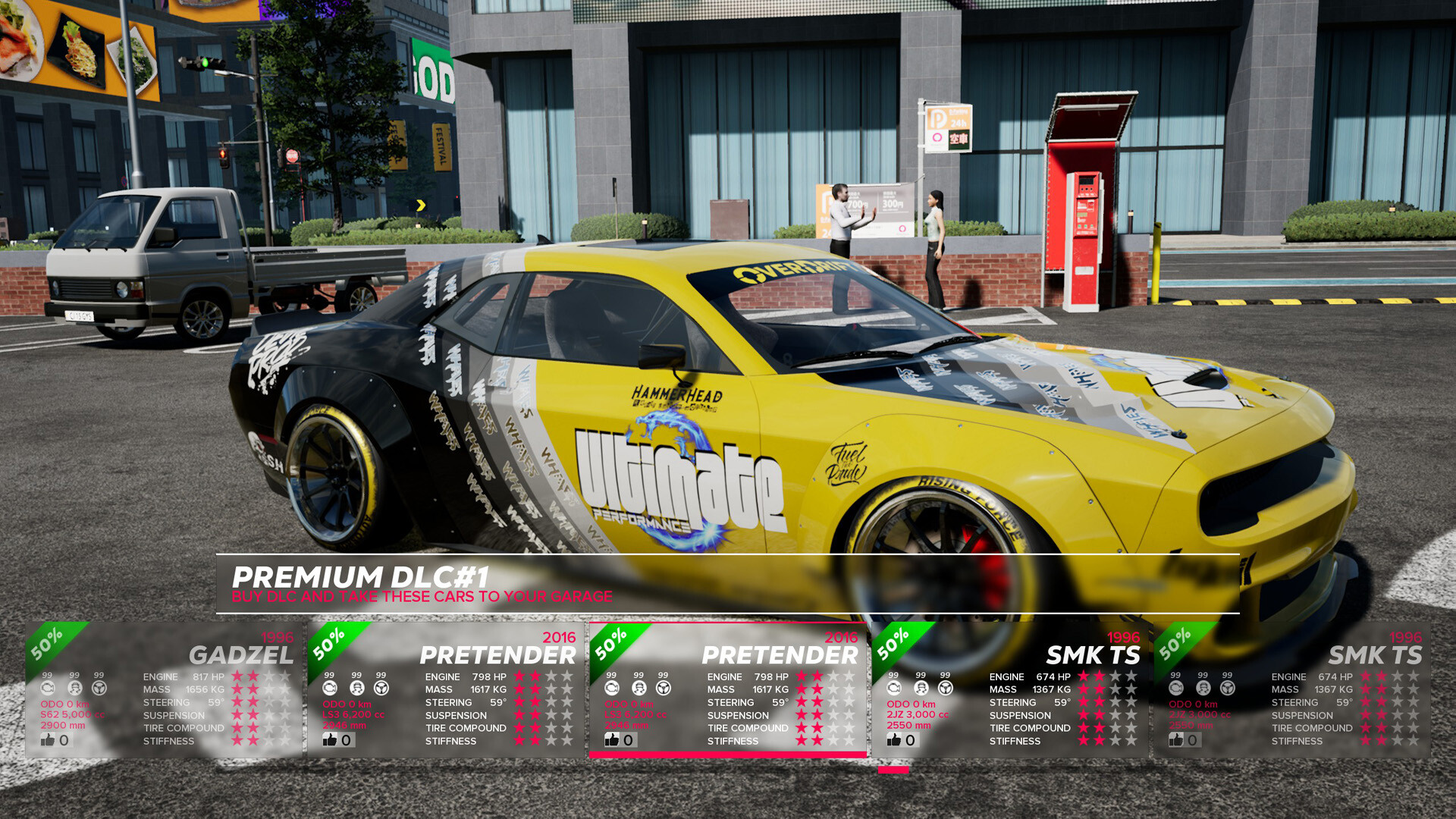Viewport: 1456px width, 819px height.
Task: Select the driver helmet icon on the GADZEL card
Action: [74, 688]
